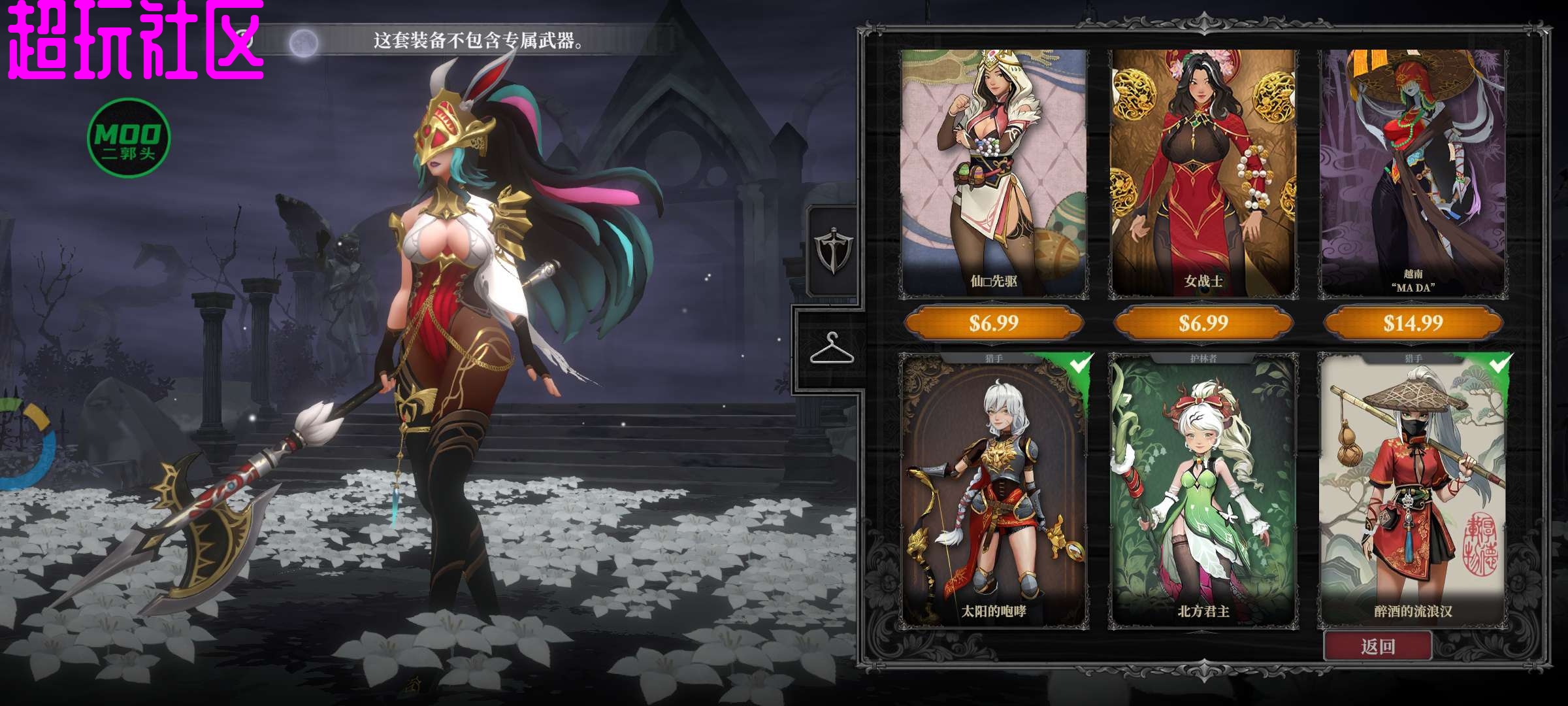Click the 返回 back button
The width and height of the screenshot is (1568, 706).
pos(1378,647)
